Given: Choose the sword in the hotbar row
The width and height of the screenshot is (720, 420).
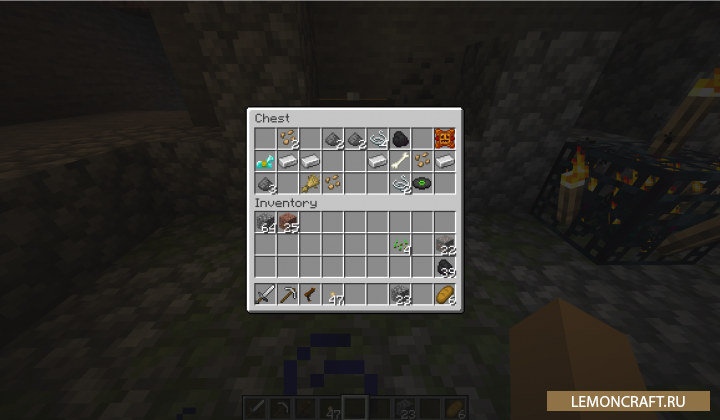Looking at the screenshot, I should (x=265, y=294).
